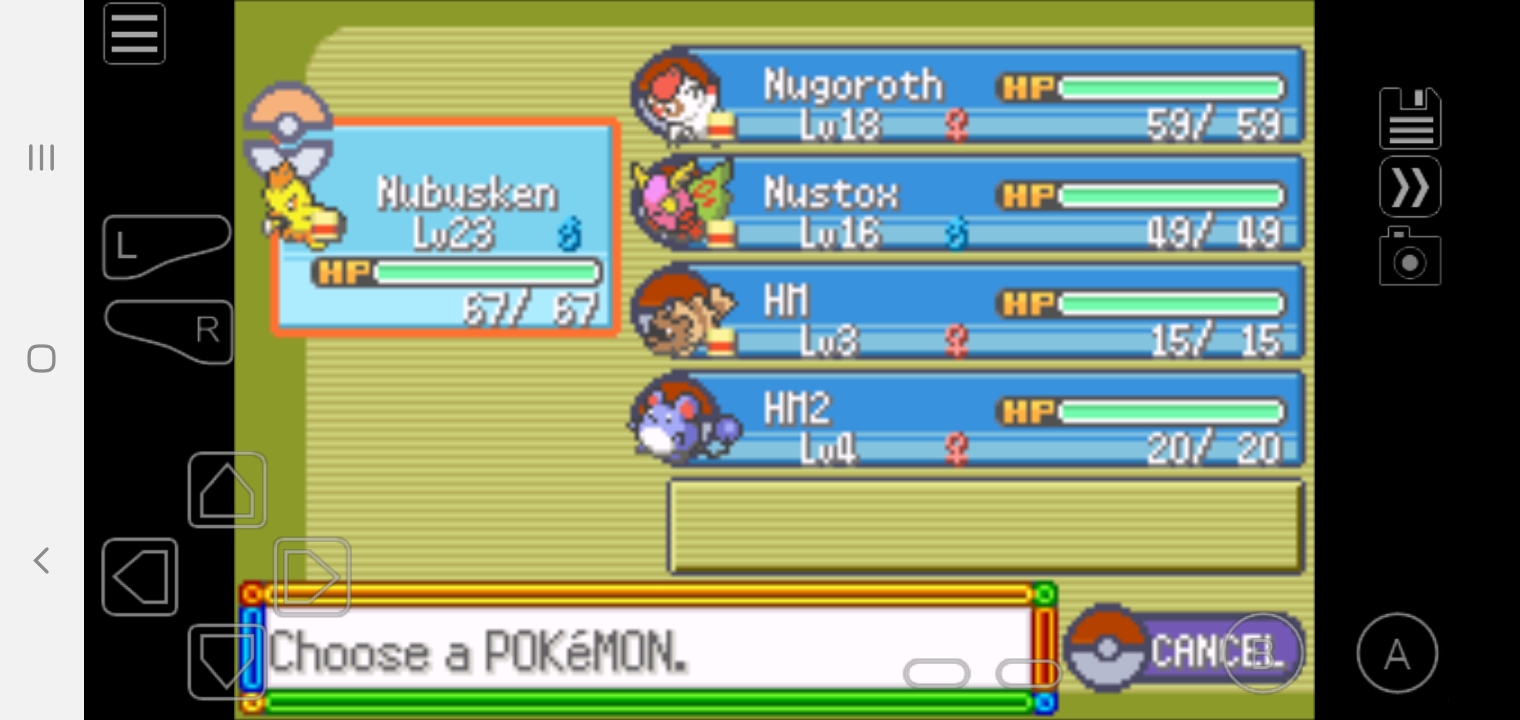
Task: Tap the D-pad up arrow
Action: pyautogui.click(x=227, y=491)
